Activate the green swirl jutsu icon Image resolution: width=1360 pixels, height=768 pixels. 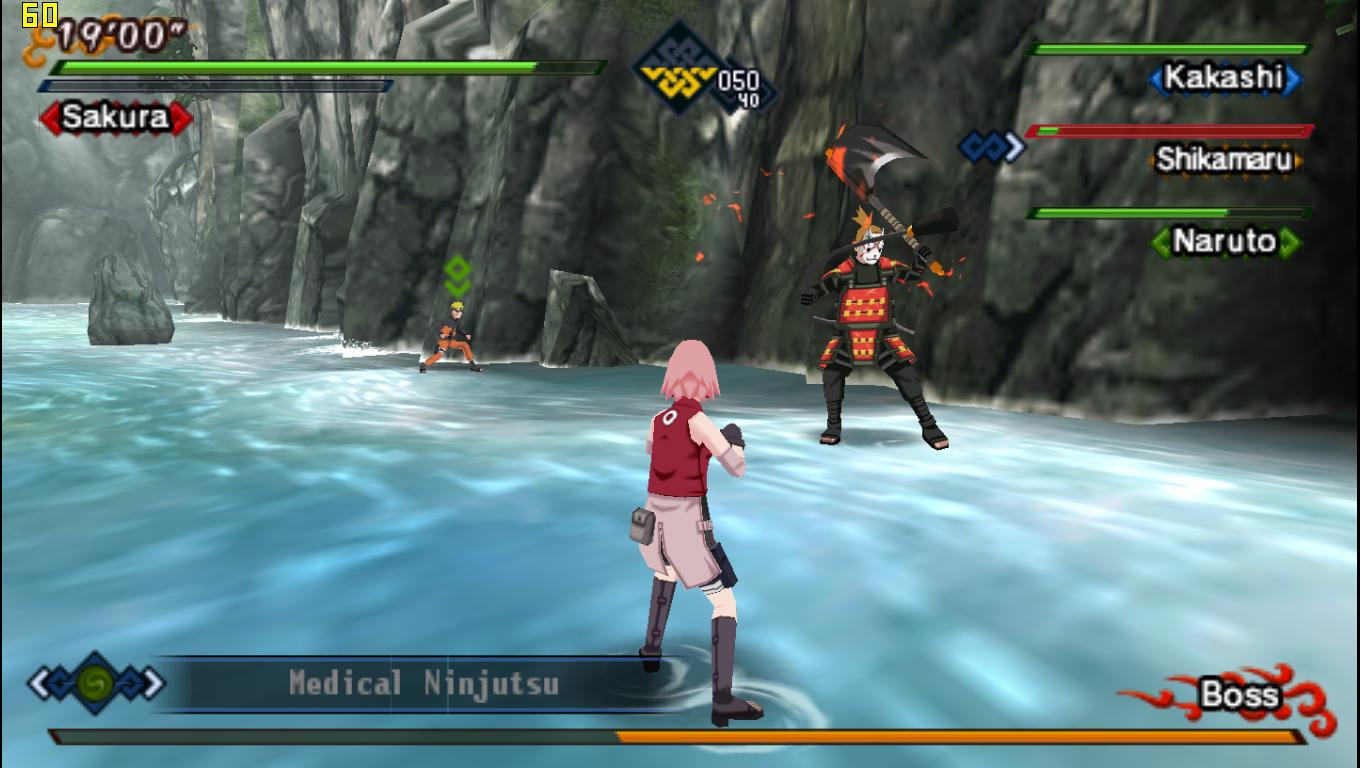(96, 684)
